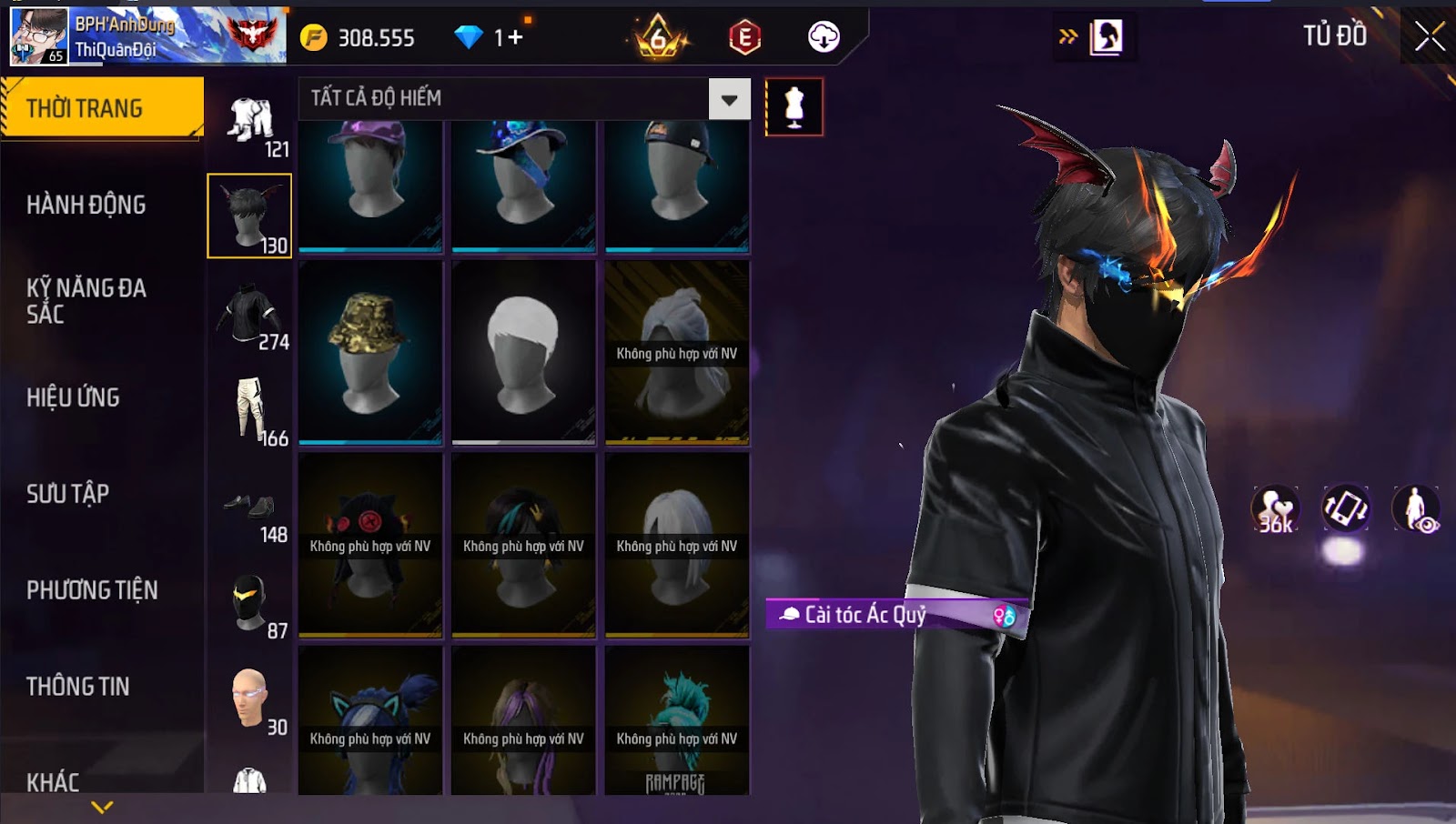The width and height of the screenshot is (1456, 824).
Task: Open the SƯU TẬP tab
Action: (x=68, y=494)
